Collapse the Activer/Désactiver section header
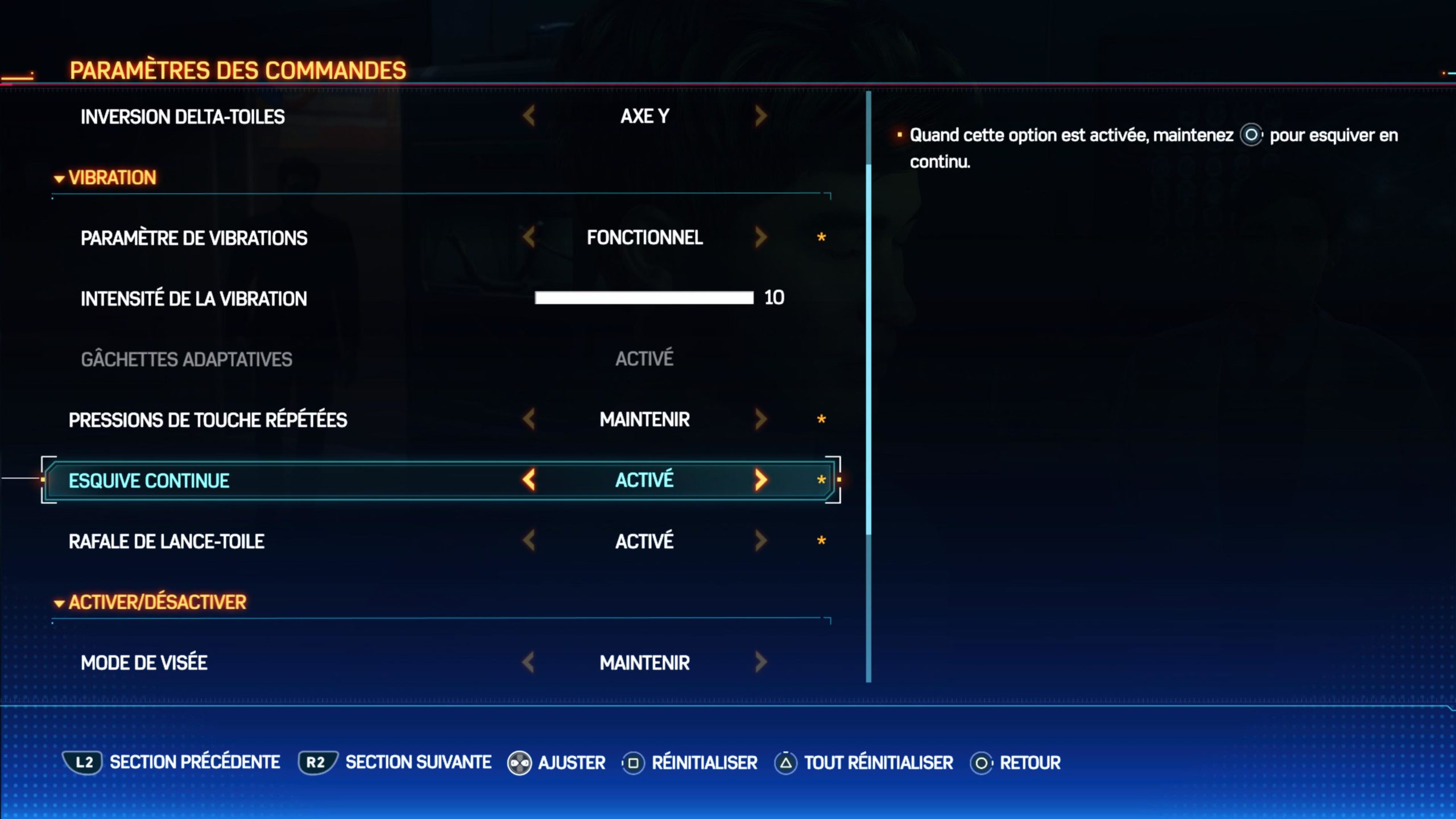Screen dimensions: 1456x819 tap(151, 602)
